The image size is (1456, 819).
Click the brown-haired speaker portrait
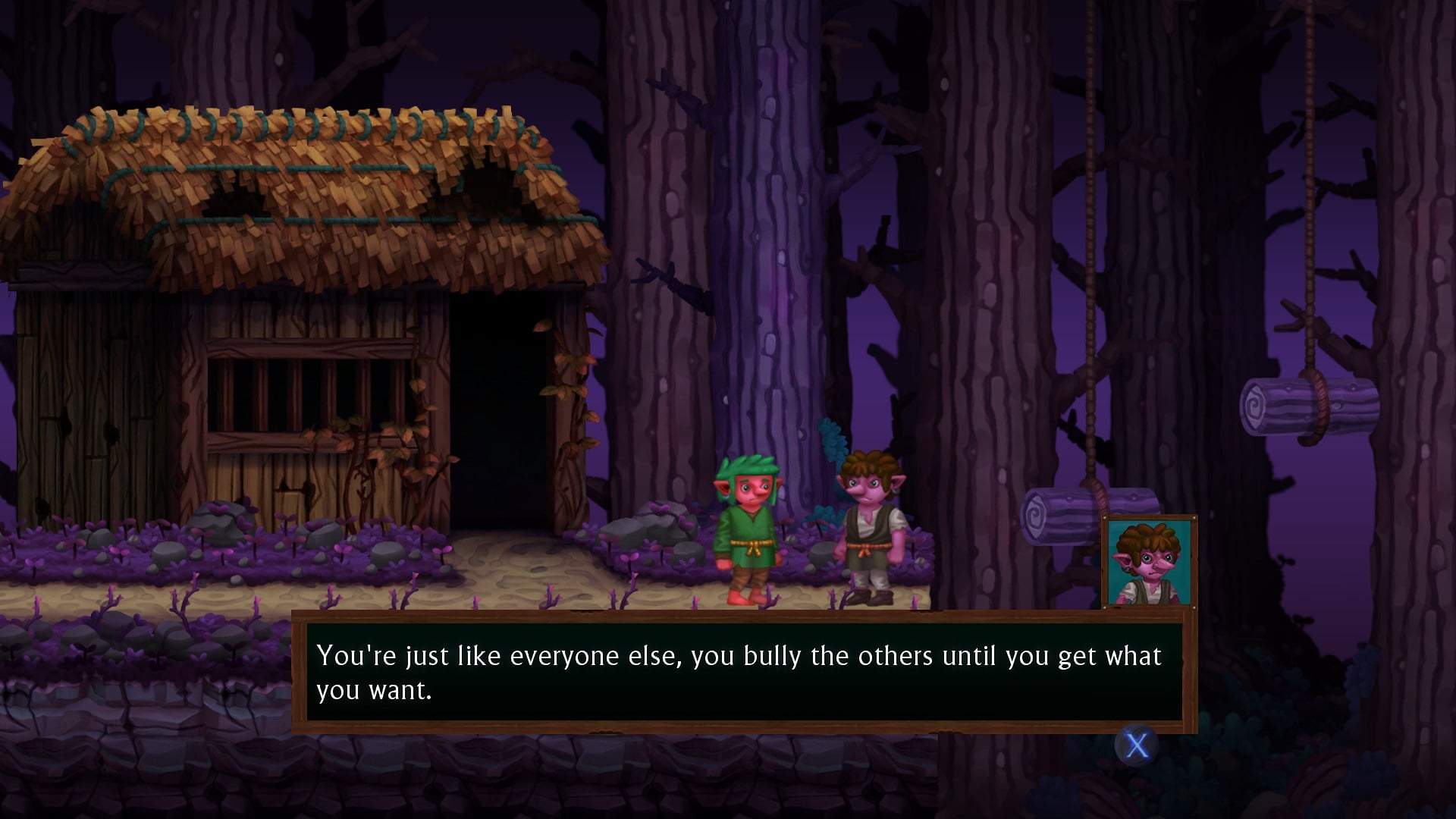[x=1149, y=562]
